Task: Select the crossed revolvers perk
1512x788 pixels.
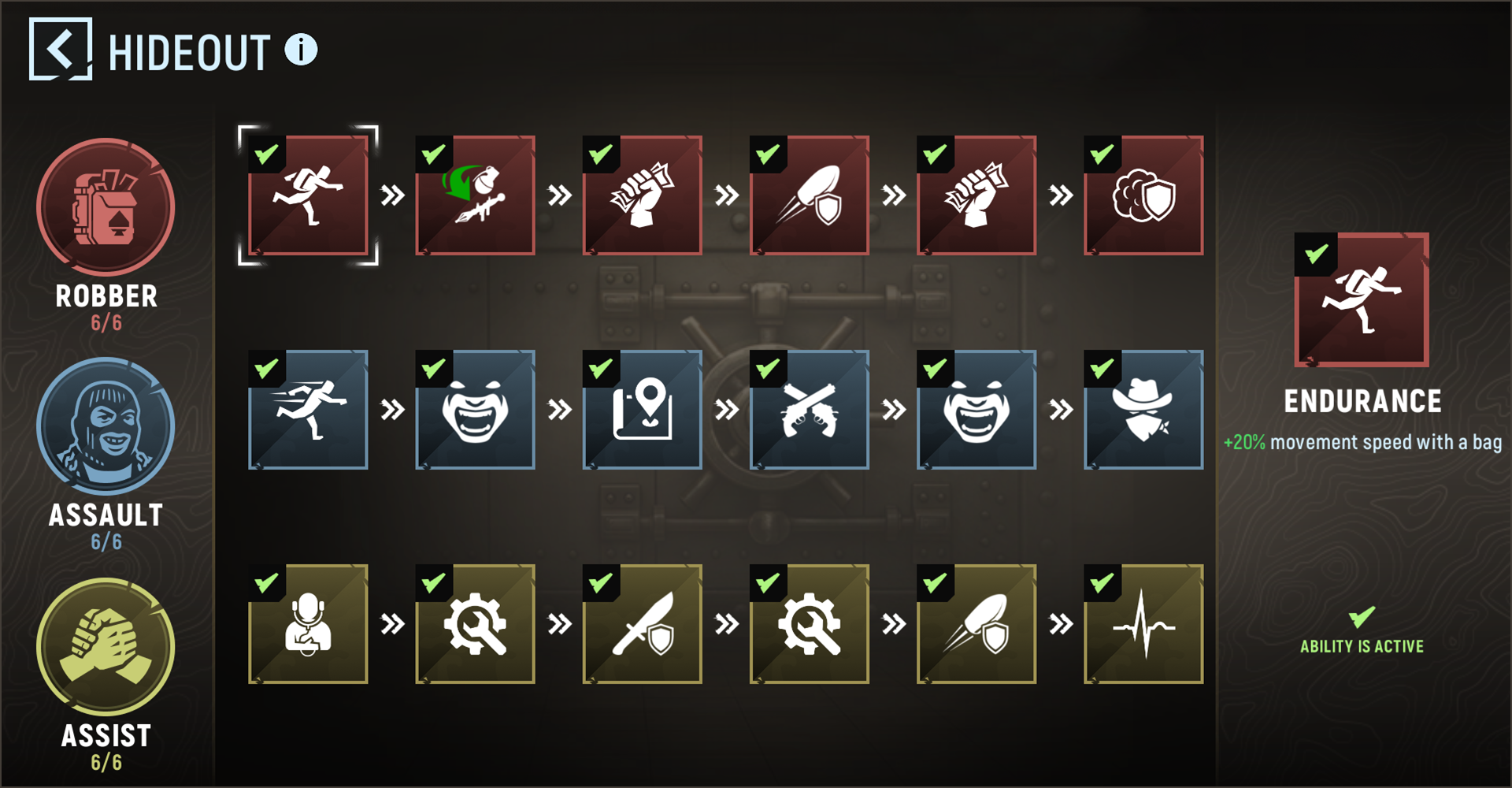Action: (810, 410)
